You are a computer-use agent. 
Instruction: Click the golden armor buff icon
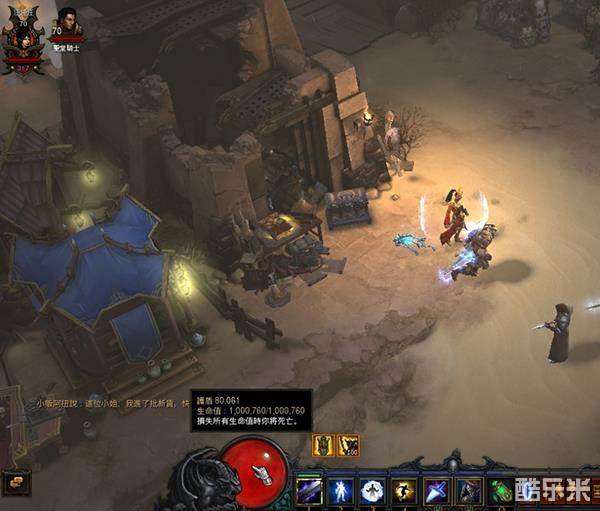pyautogui.click(x=324, y=445)
